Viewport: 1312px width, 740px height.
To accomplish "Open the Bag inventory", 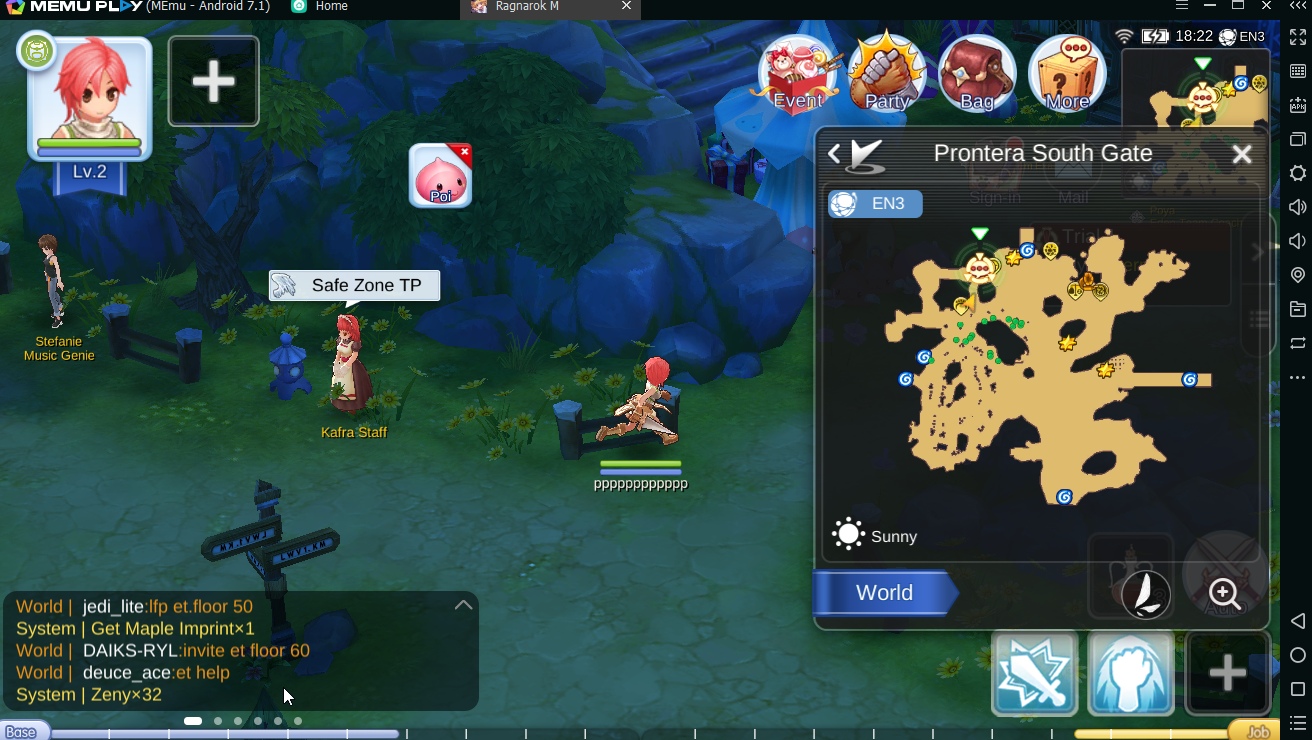I will coord(977,73).
